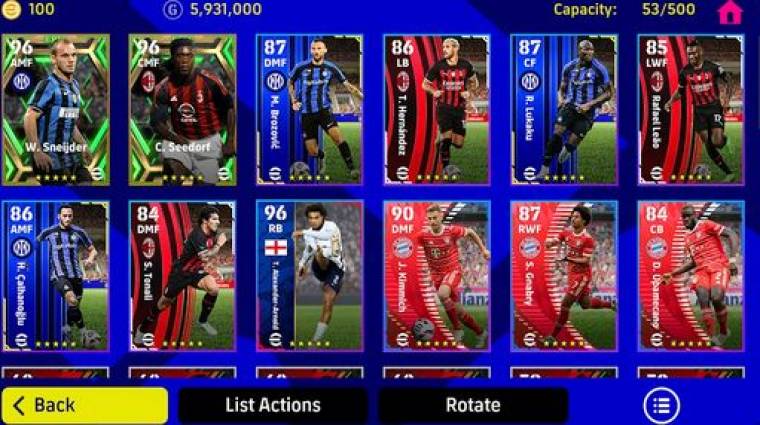Return home via the pink house icon

tap(730, 12)
